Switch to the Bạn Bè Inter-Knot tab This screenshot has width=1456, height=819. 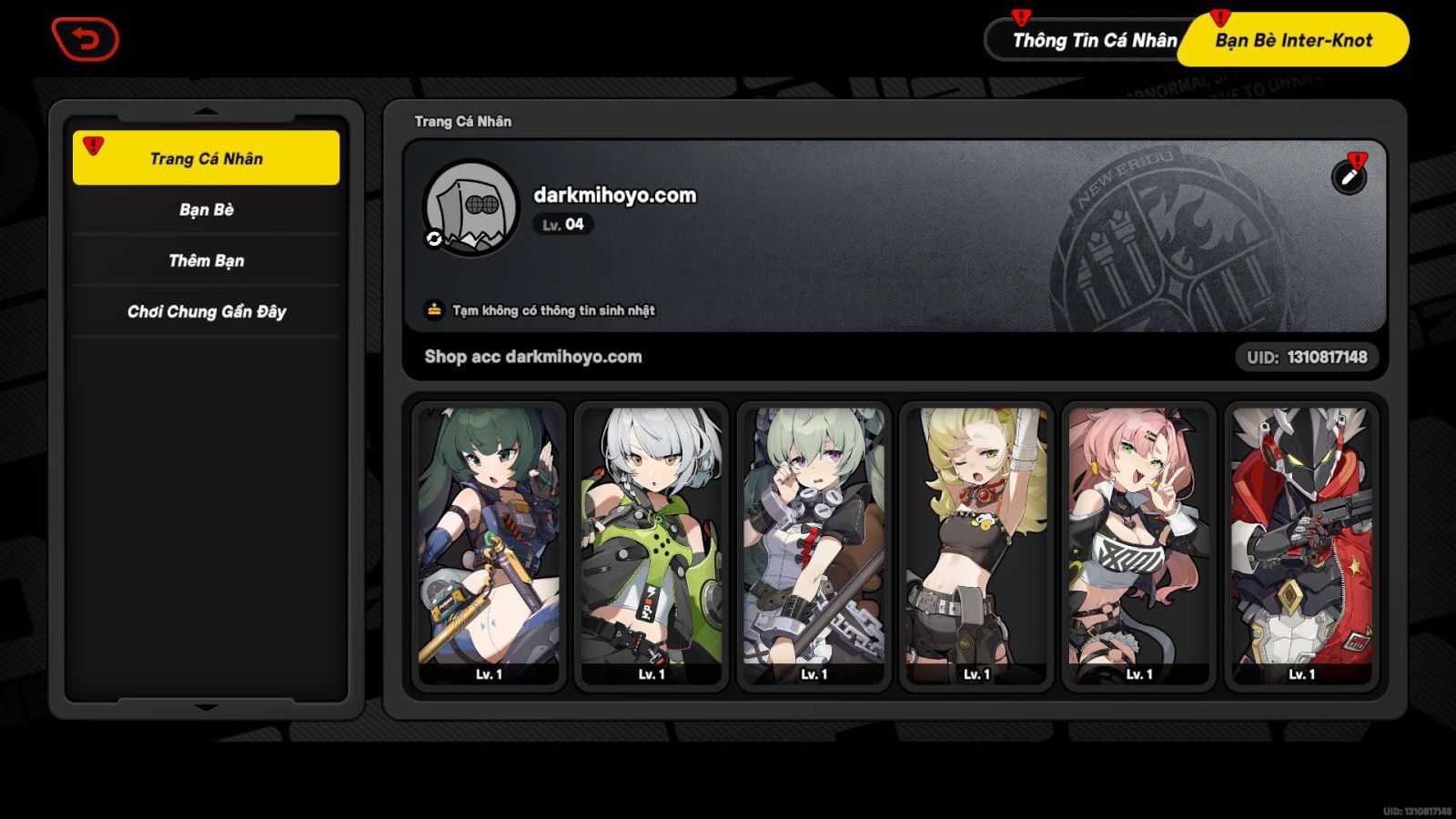[x=1295, y=40]
